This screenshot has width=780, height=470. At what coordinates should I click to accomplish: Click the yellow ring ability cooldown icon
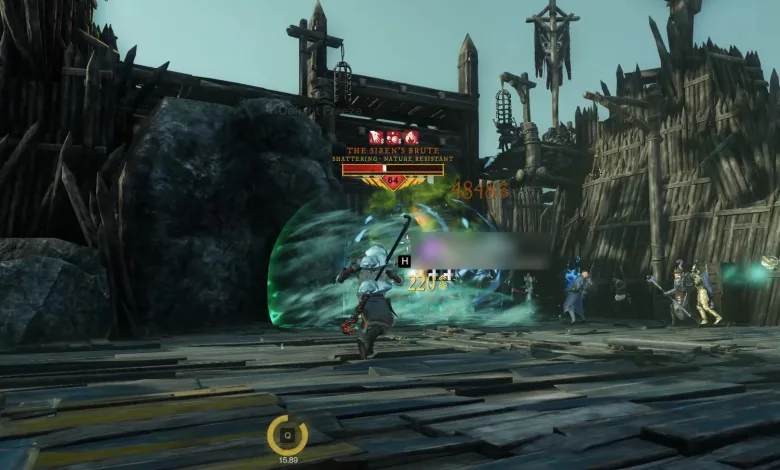(x=287, y=434)
